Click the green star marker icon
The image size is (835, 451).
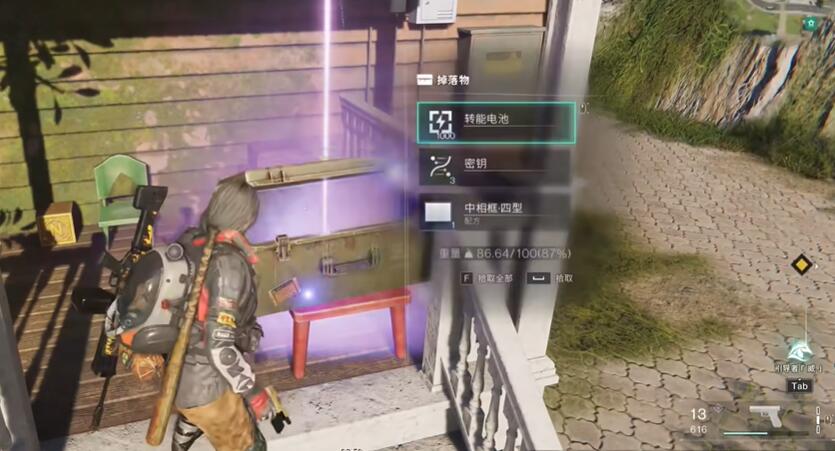810,24
